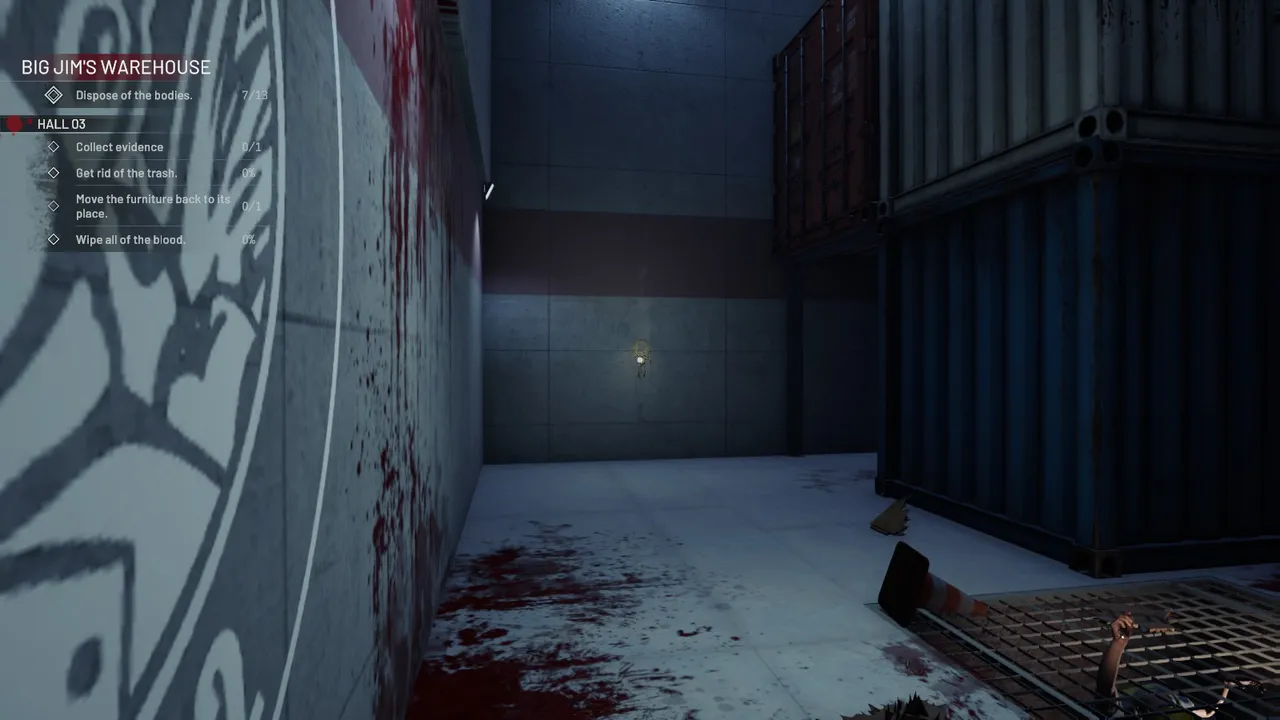Mark "Wipe all of the blood" as complete
The image size is (1280, 720).
click(x=130, y=240)
